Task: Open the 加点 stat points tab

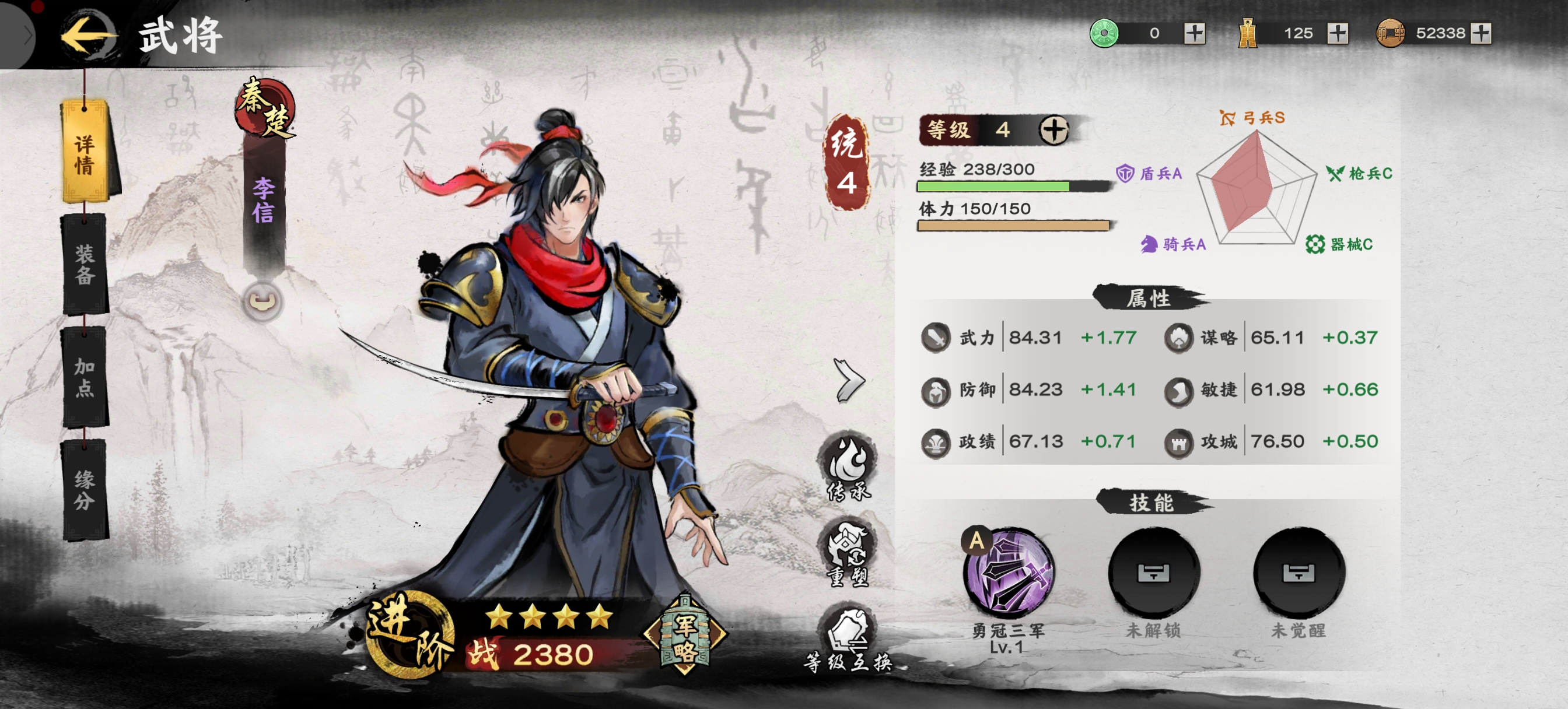Action: [85, 377]
